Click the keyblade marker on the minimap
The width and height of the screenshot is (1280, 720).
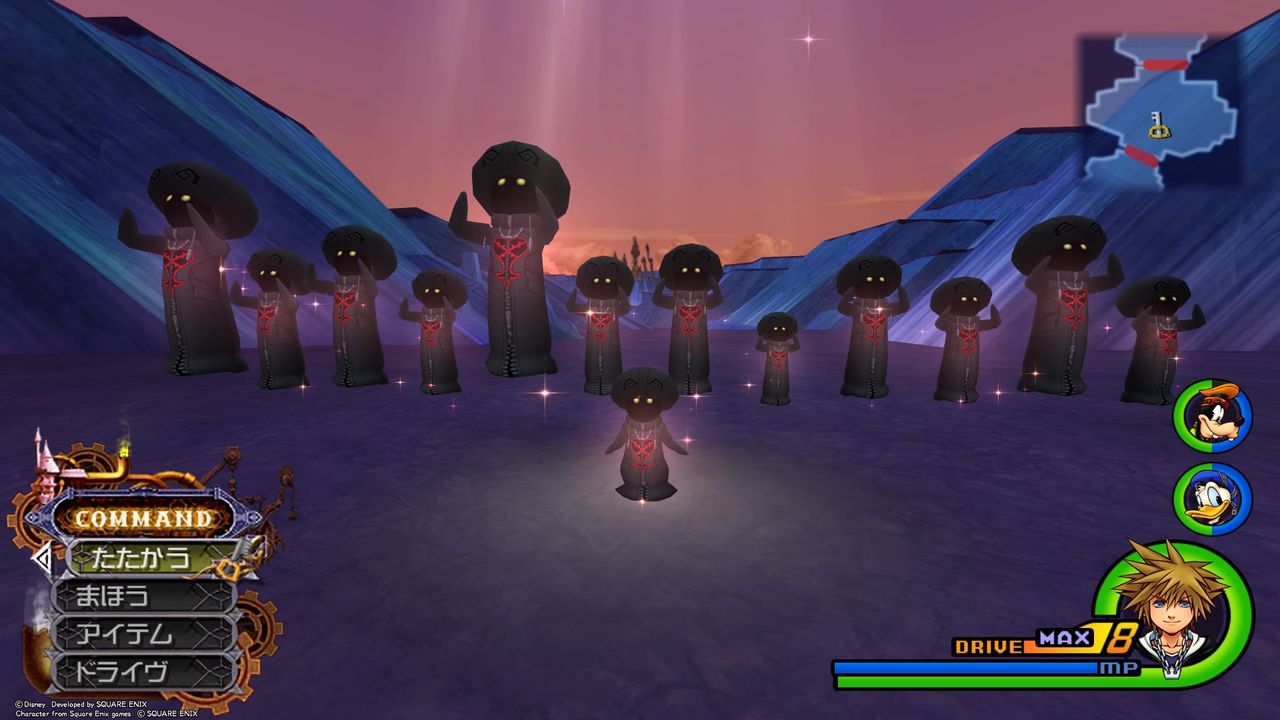tap(1159, 126)
